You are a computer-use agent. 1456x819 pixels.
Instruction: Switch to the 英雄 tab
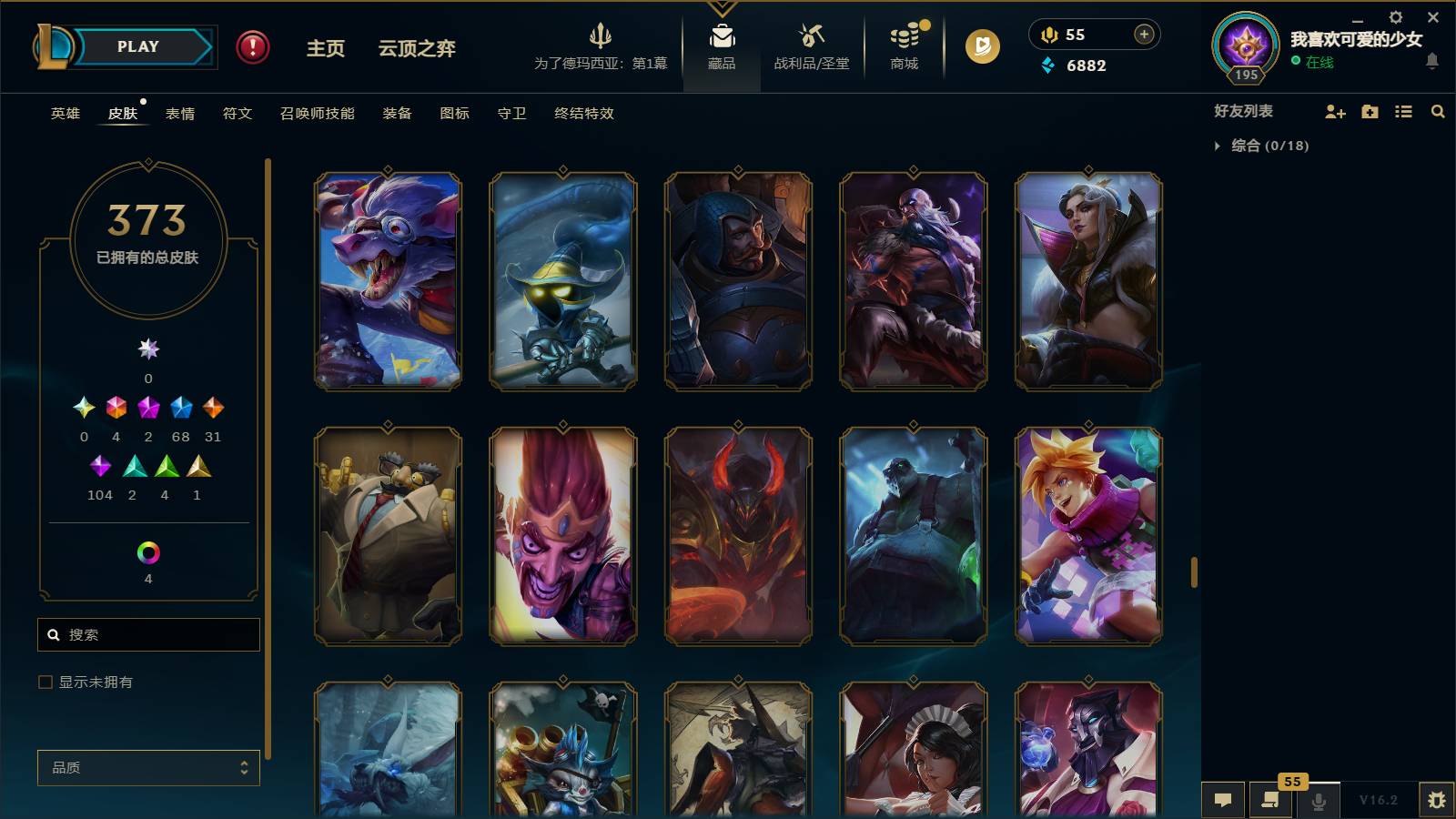click(x=64, y=114)
